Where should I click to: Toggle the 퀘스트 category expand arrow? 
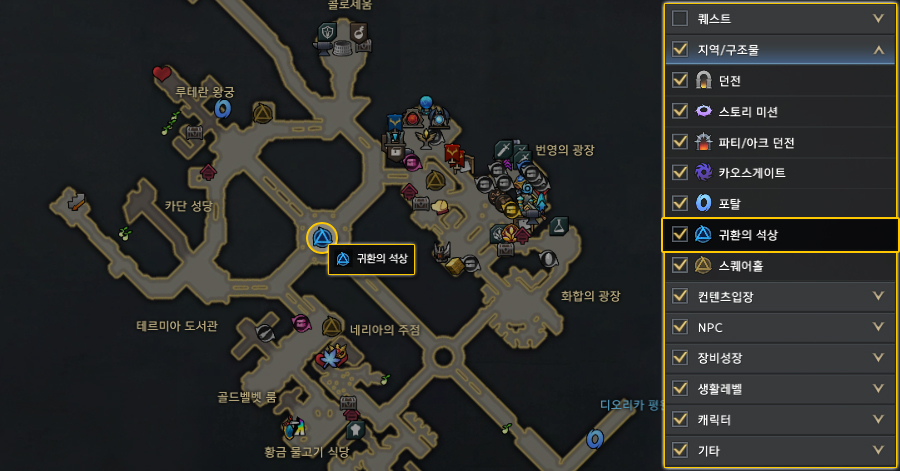(878, 18)
